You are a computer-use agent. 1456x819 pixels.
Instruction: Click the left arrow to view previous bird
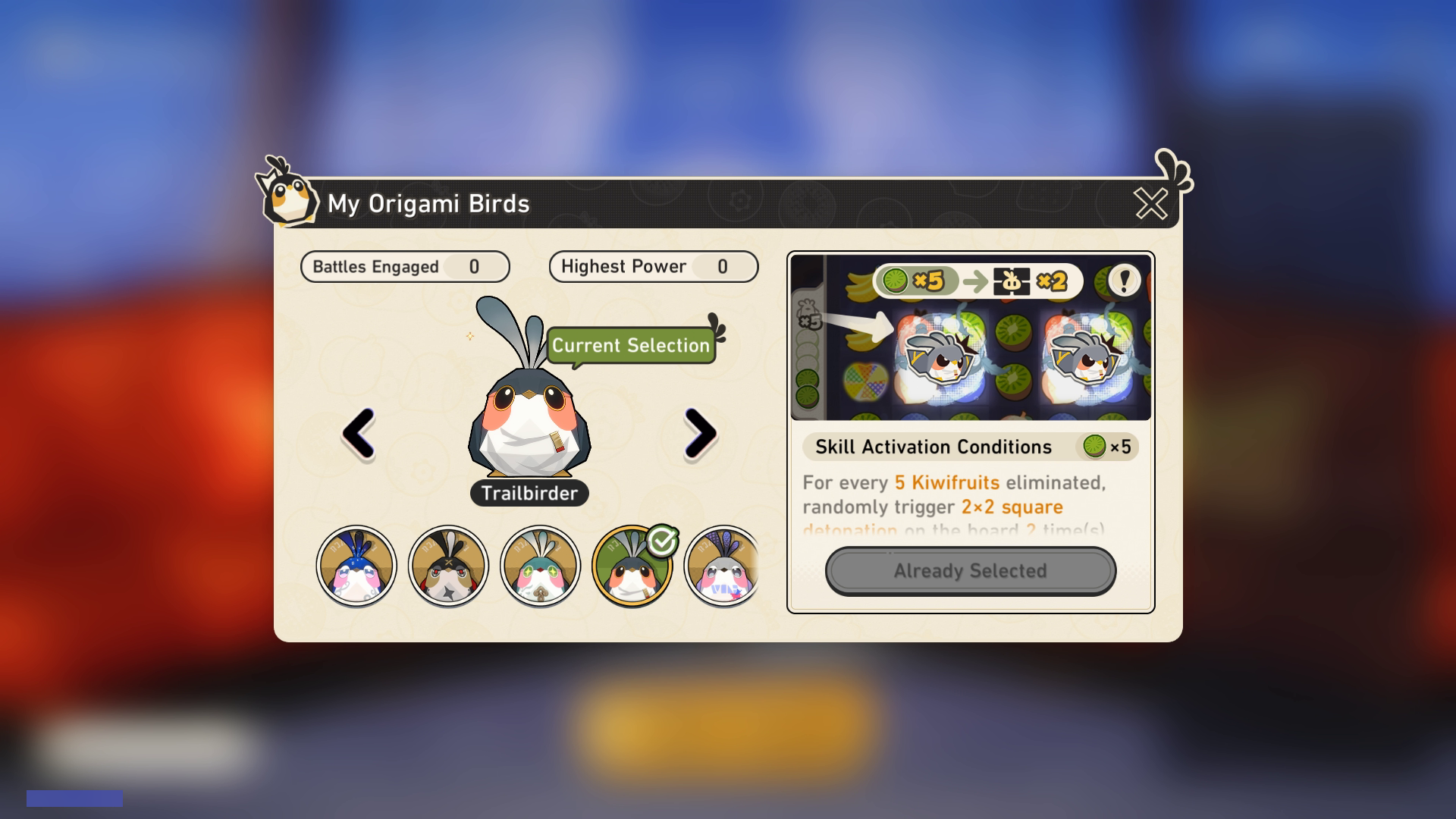click(357, 435)
